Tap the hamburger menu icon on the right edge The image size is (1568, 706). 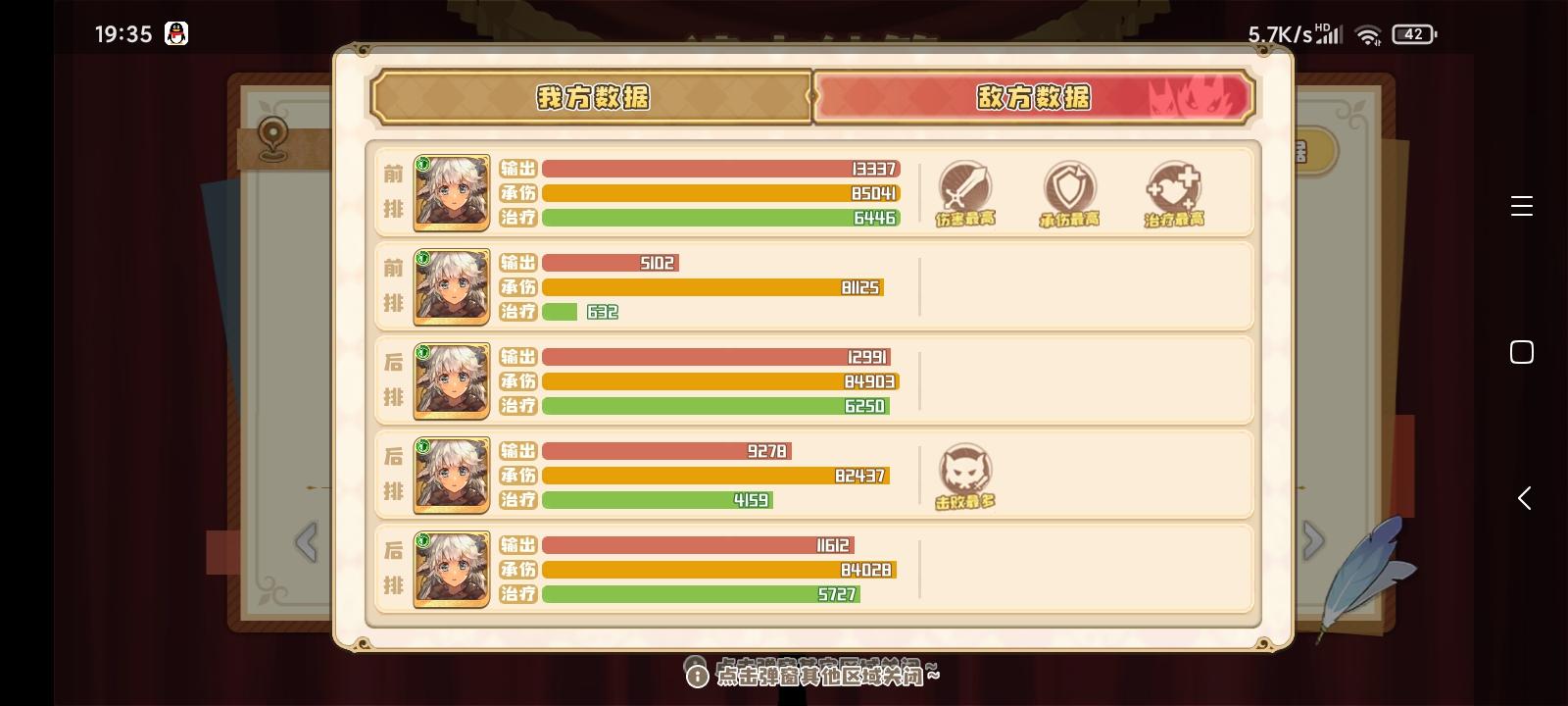(x=1522, y=206)
